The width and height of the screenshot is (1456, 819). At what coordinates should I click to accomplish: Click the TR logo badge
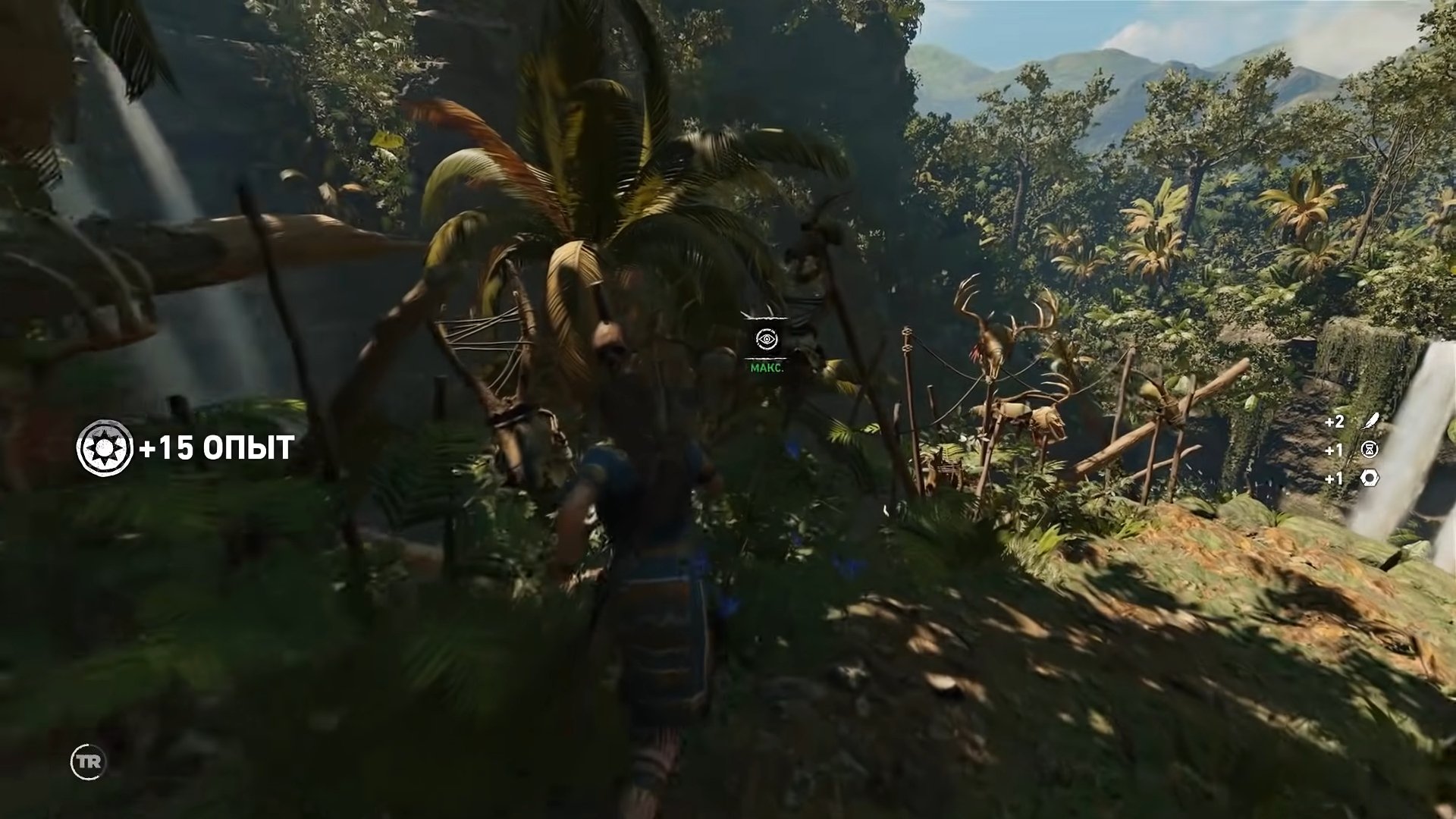(x=88, y=761)
